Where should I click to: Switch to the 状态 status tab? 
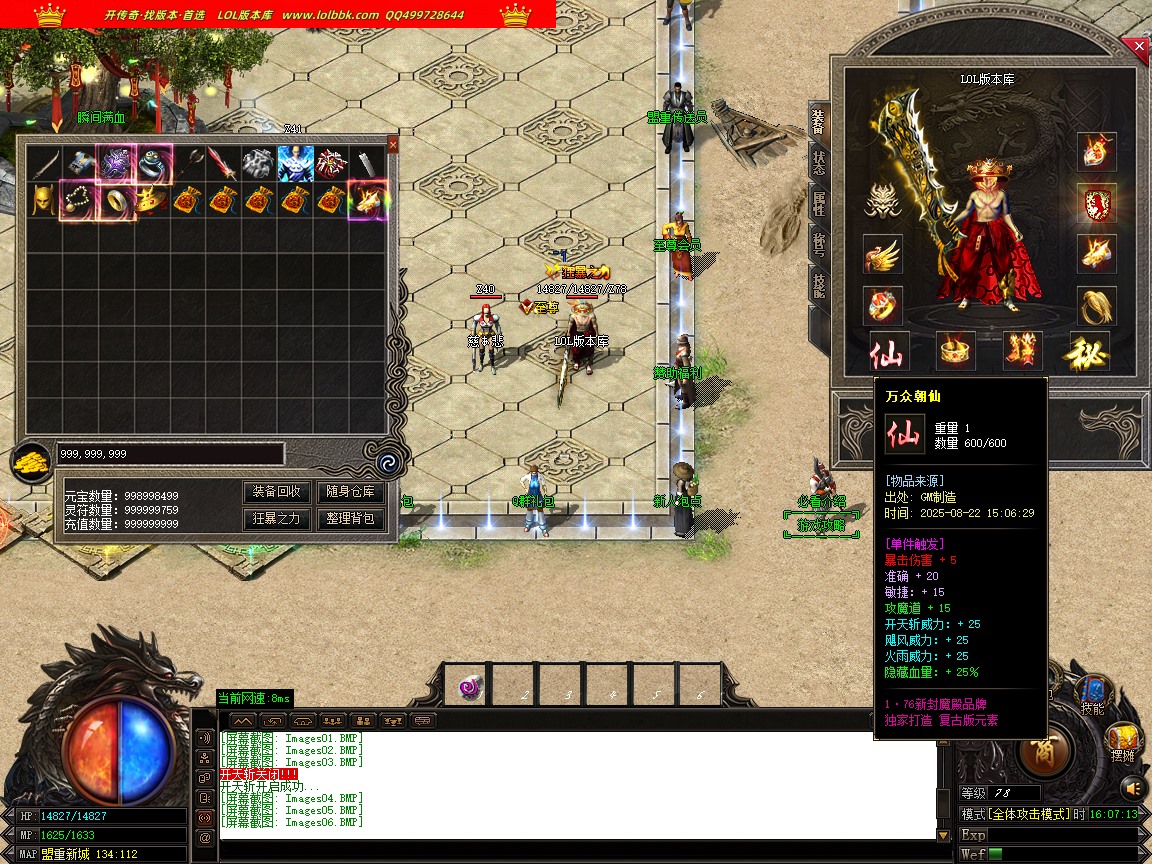tap(819, 163)
